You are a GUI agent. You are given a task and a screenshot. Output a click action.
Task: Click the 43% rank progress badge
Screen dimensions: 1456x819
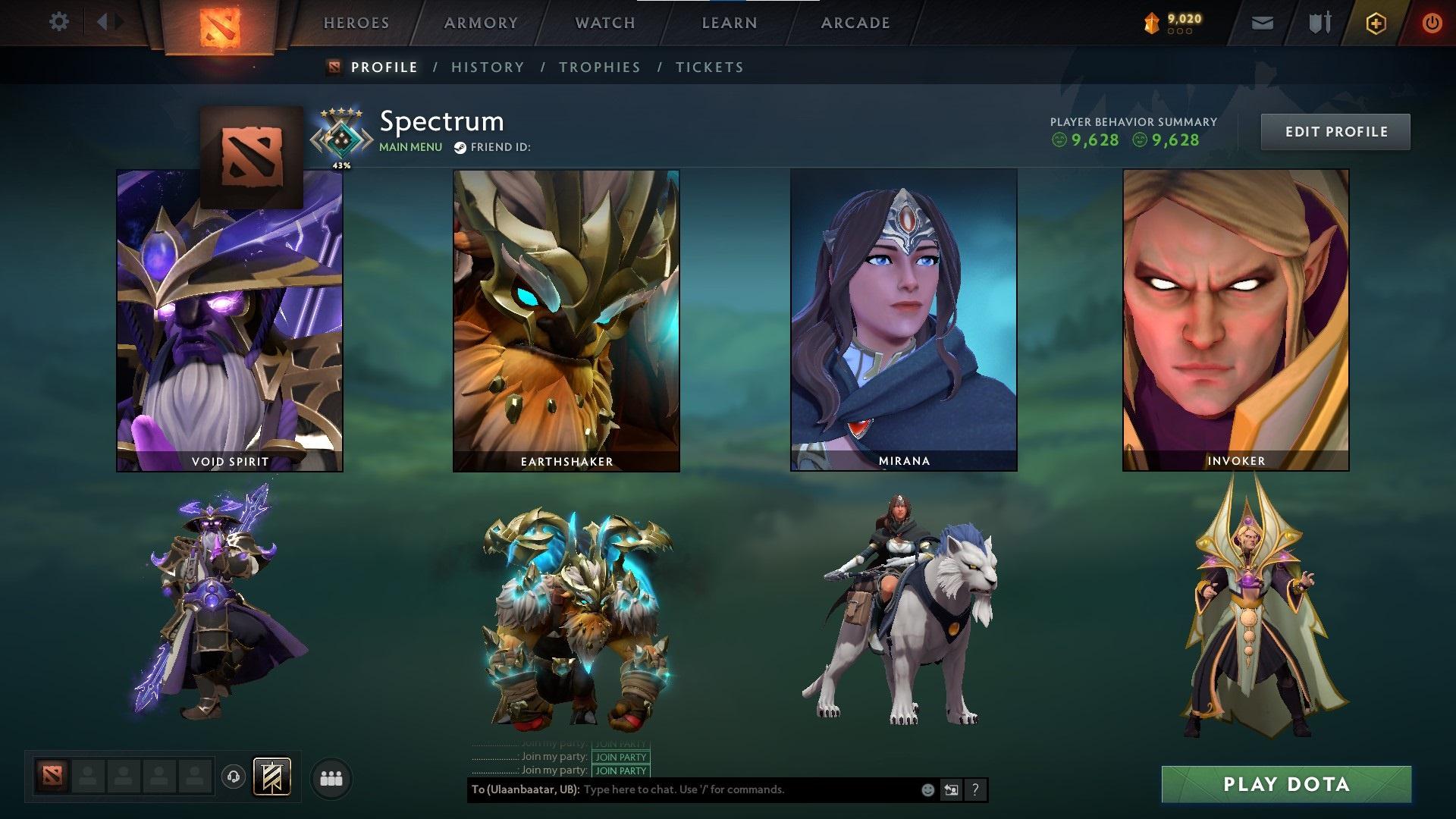click(340, 136)
